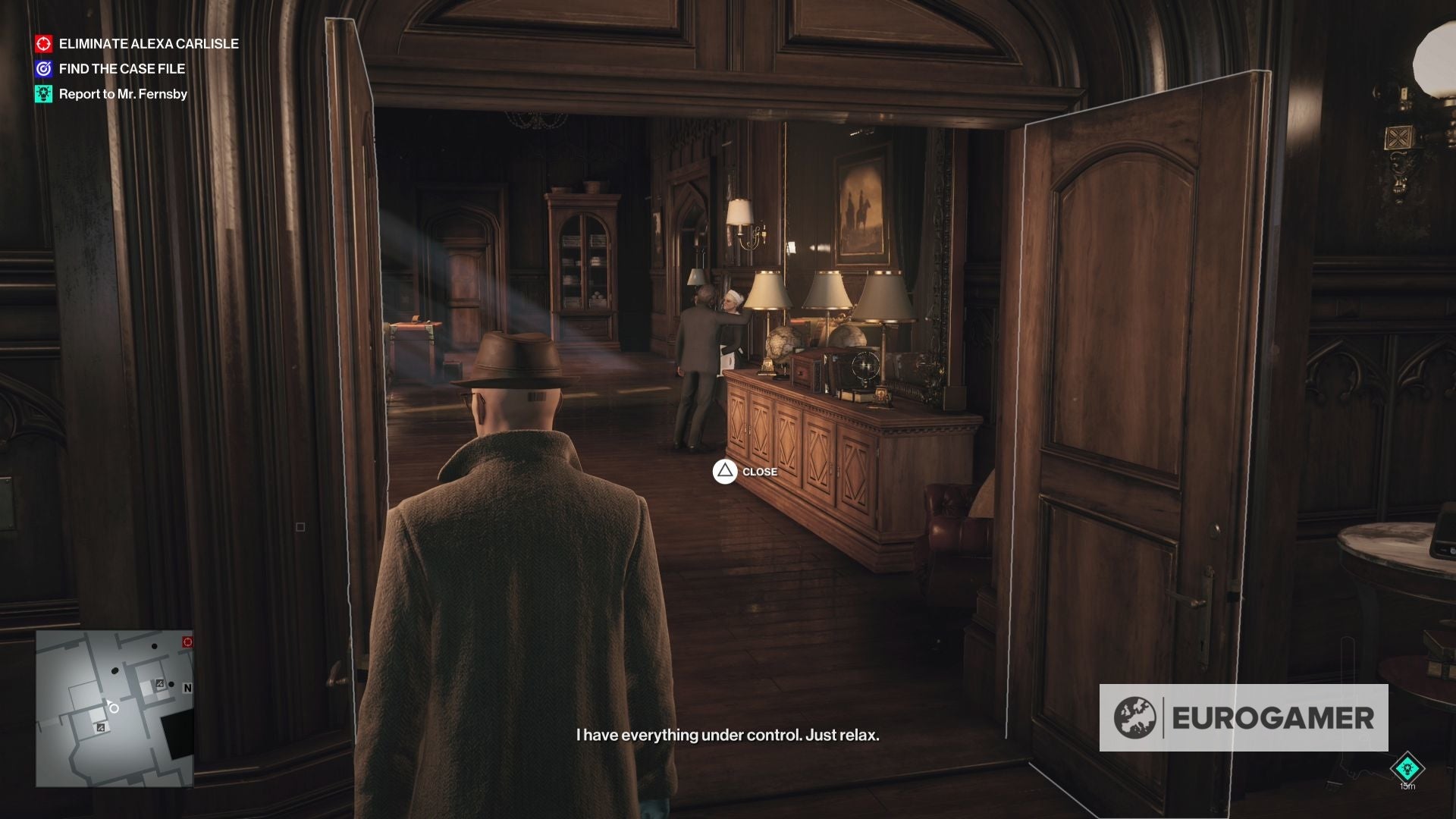Screen dimensions: 1456x819
Task: Click the red Eliminate Alexa Carlisle target icon
Action: [x=43, y=44]
